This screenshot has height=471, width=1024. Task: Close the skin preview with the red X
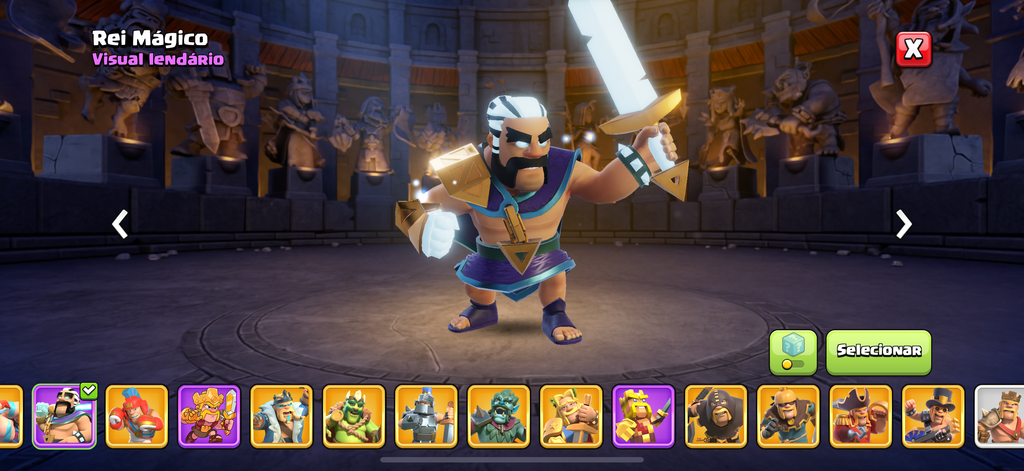913,49
